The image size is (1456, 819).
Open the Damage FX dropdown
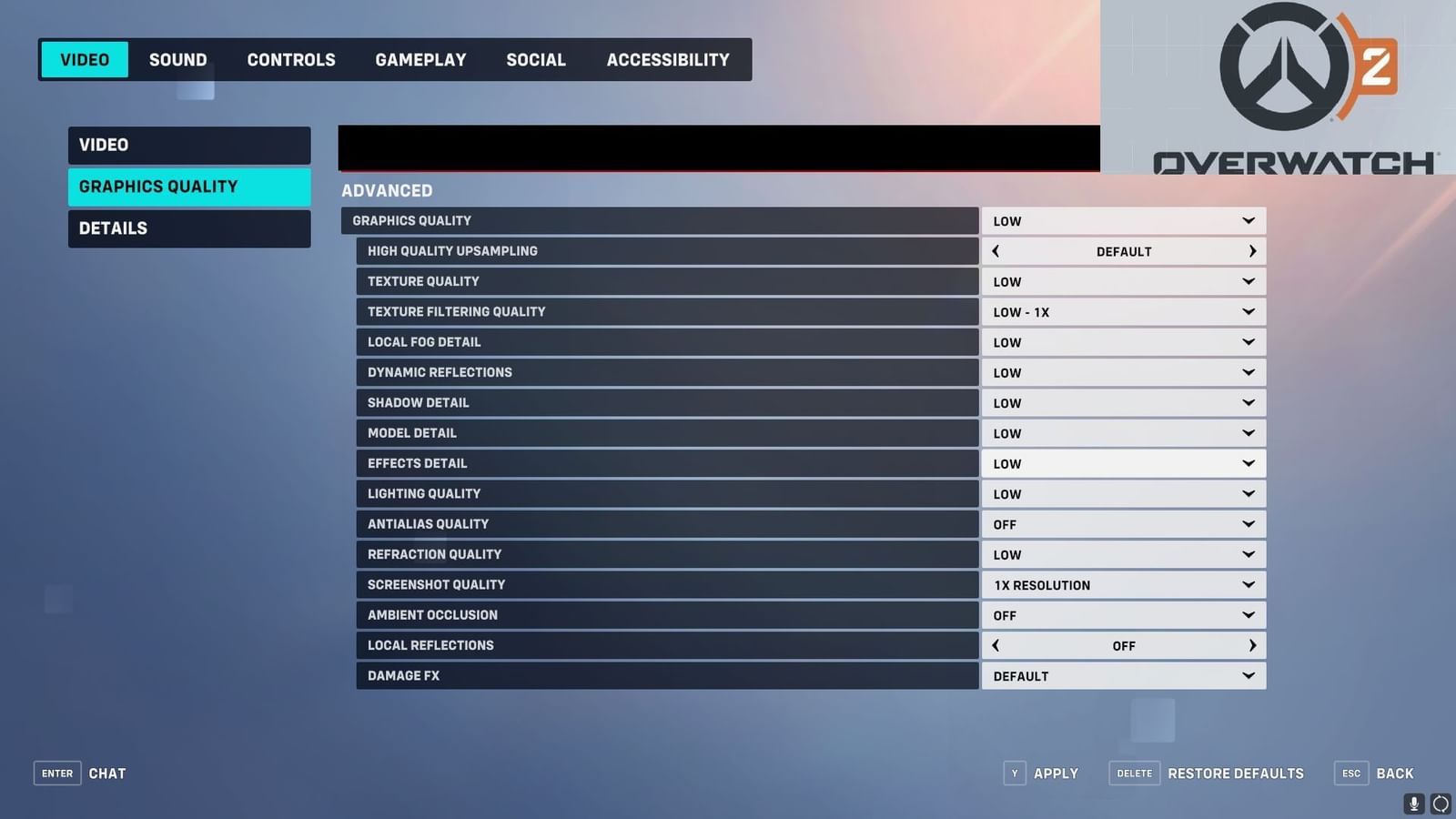point(1123,675)
